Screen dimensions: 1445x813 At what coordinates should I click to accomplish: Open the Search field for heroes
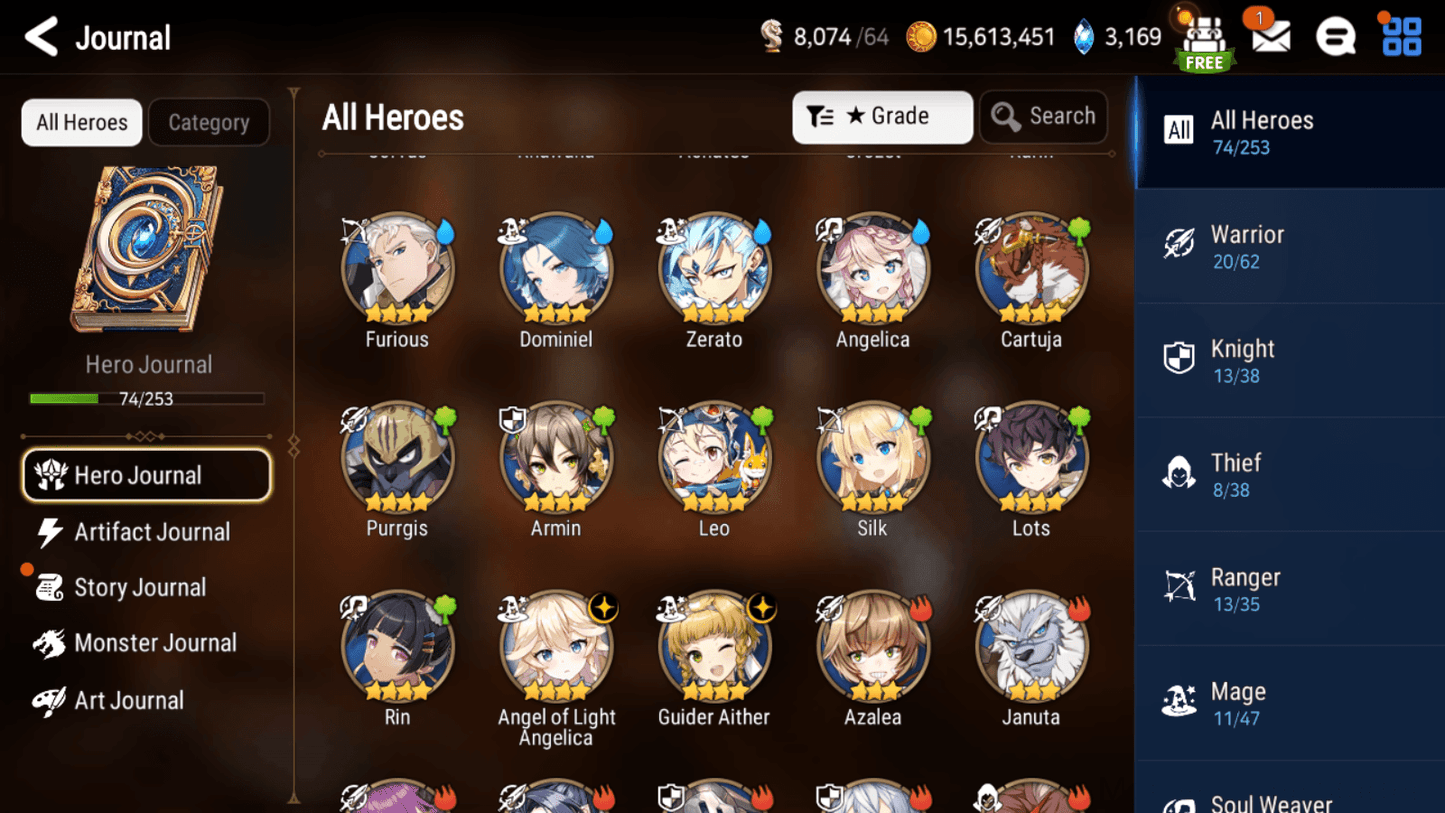point(1043,116)
